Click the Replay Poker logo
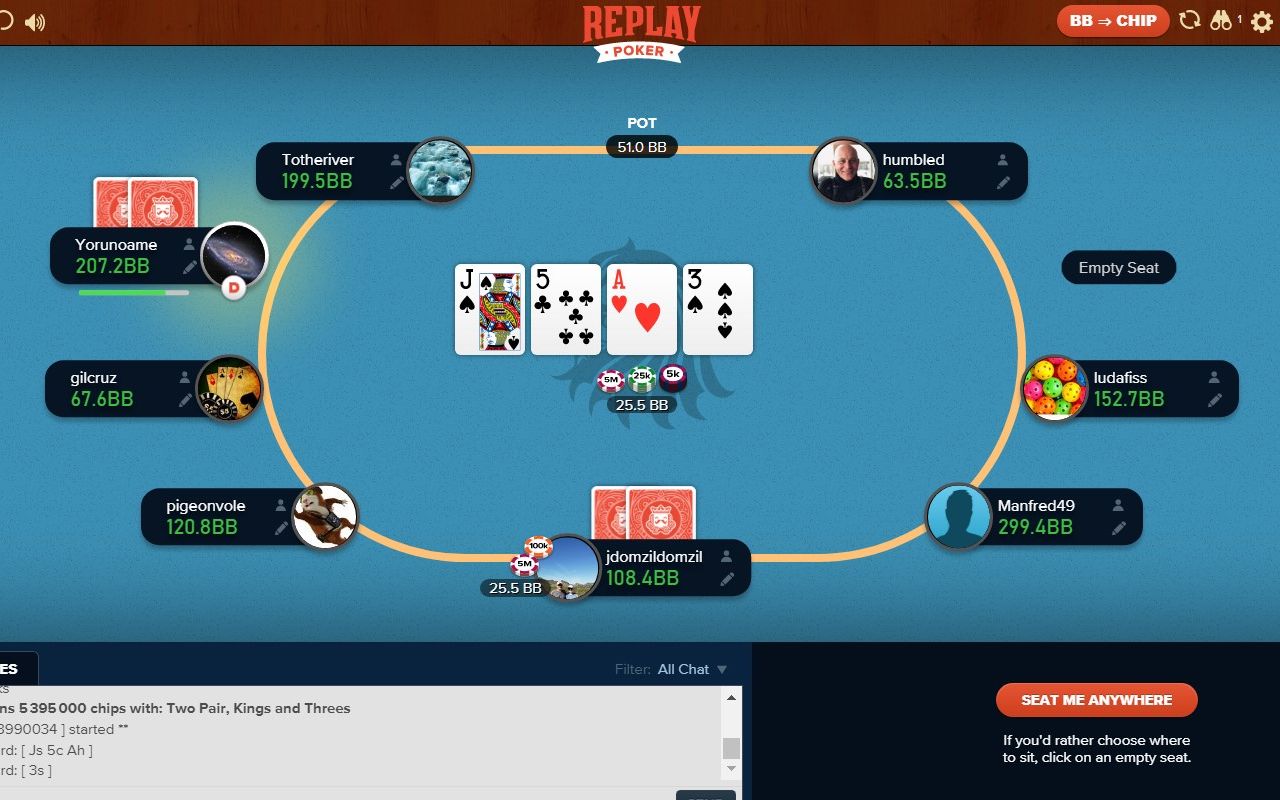Viewport: 1280px width, 800px height. click(641, 32)
